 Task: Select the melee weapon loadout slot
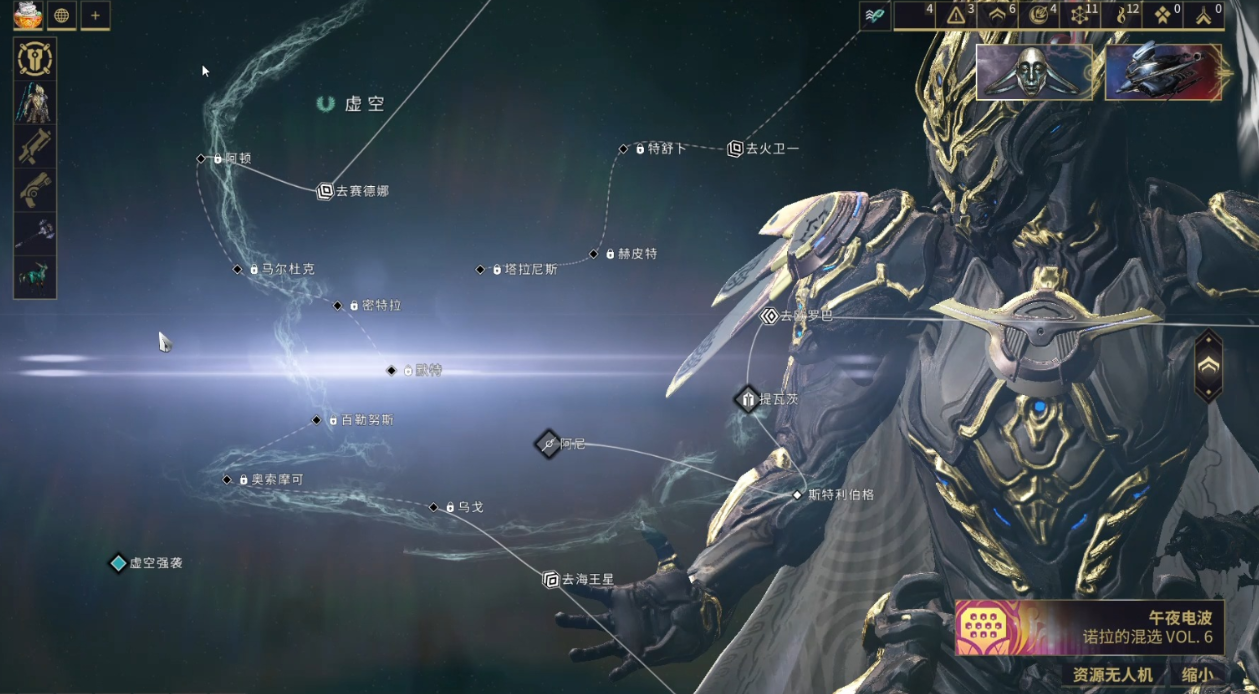coord(35,233)
